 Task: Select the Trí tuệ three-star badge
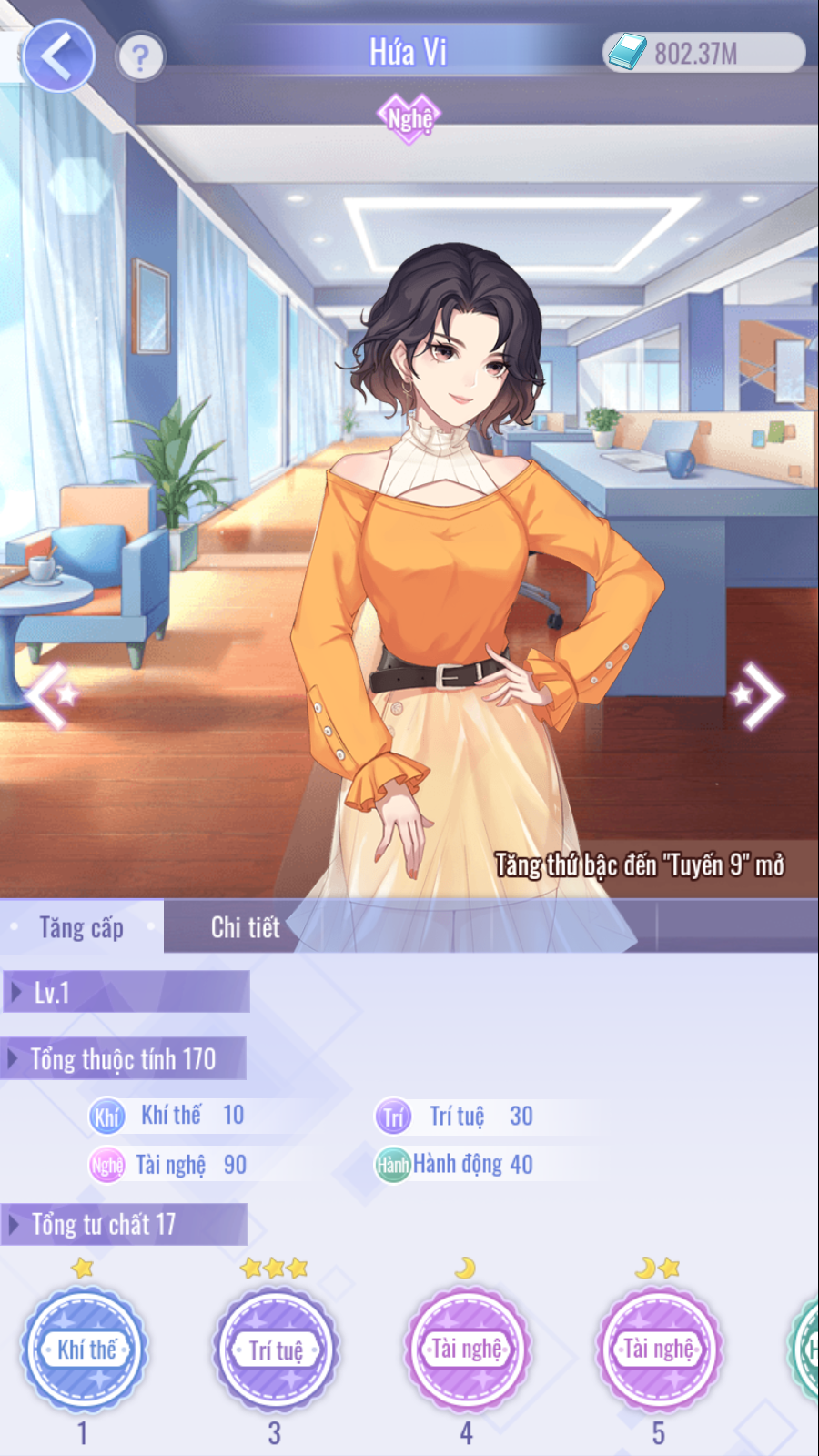[x=276, y=1349]
